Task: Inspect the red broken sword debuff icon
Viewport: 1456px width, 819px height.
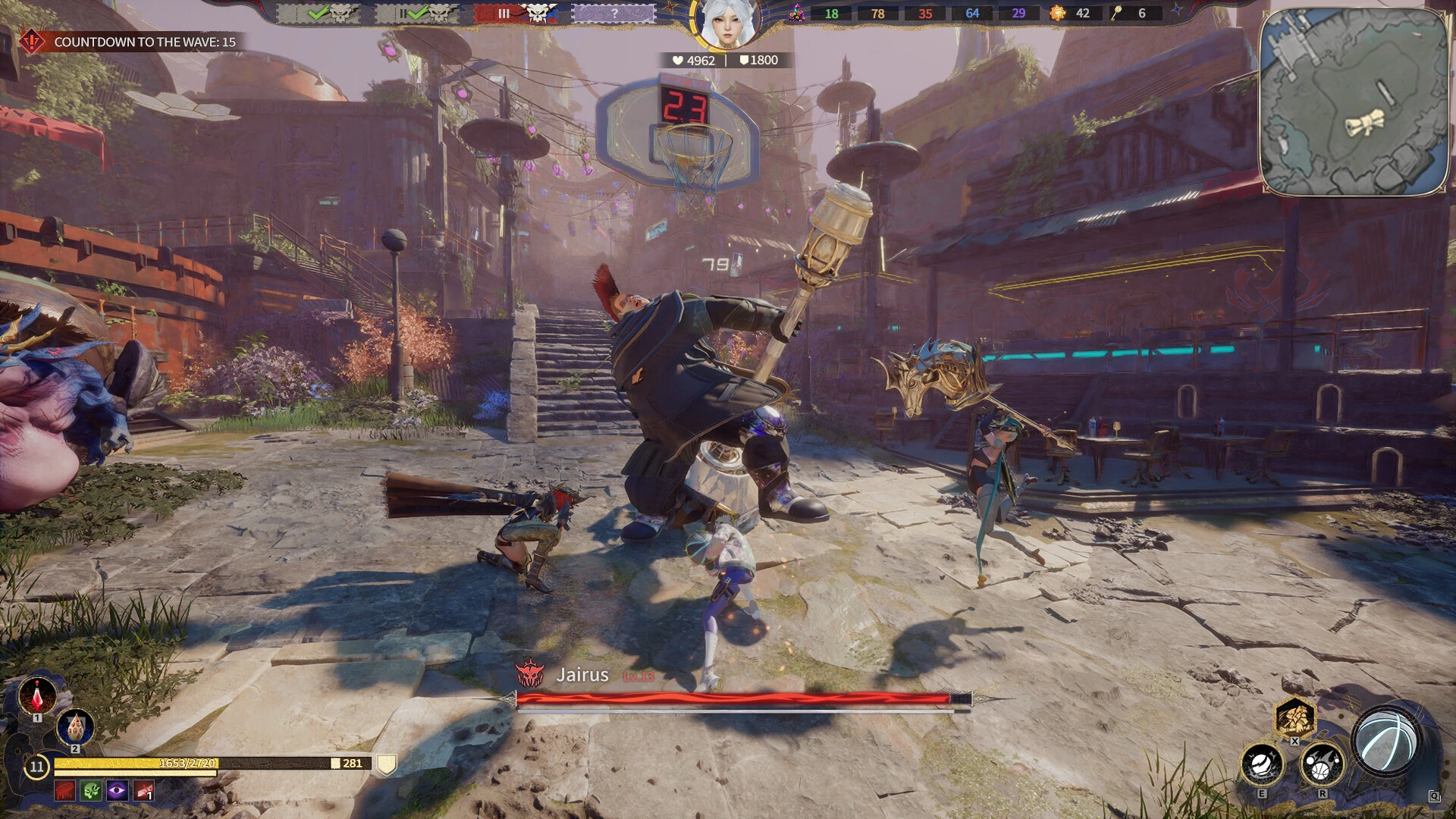Action: tap(143, 792)
